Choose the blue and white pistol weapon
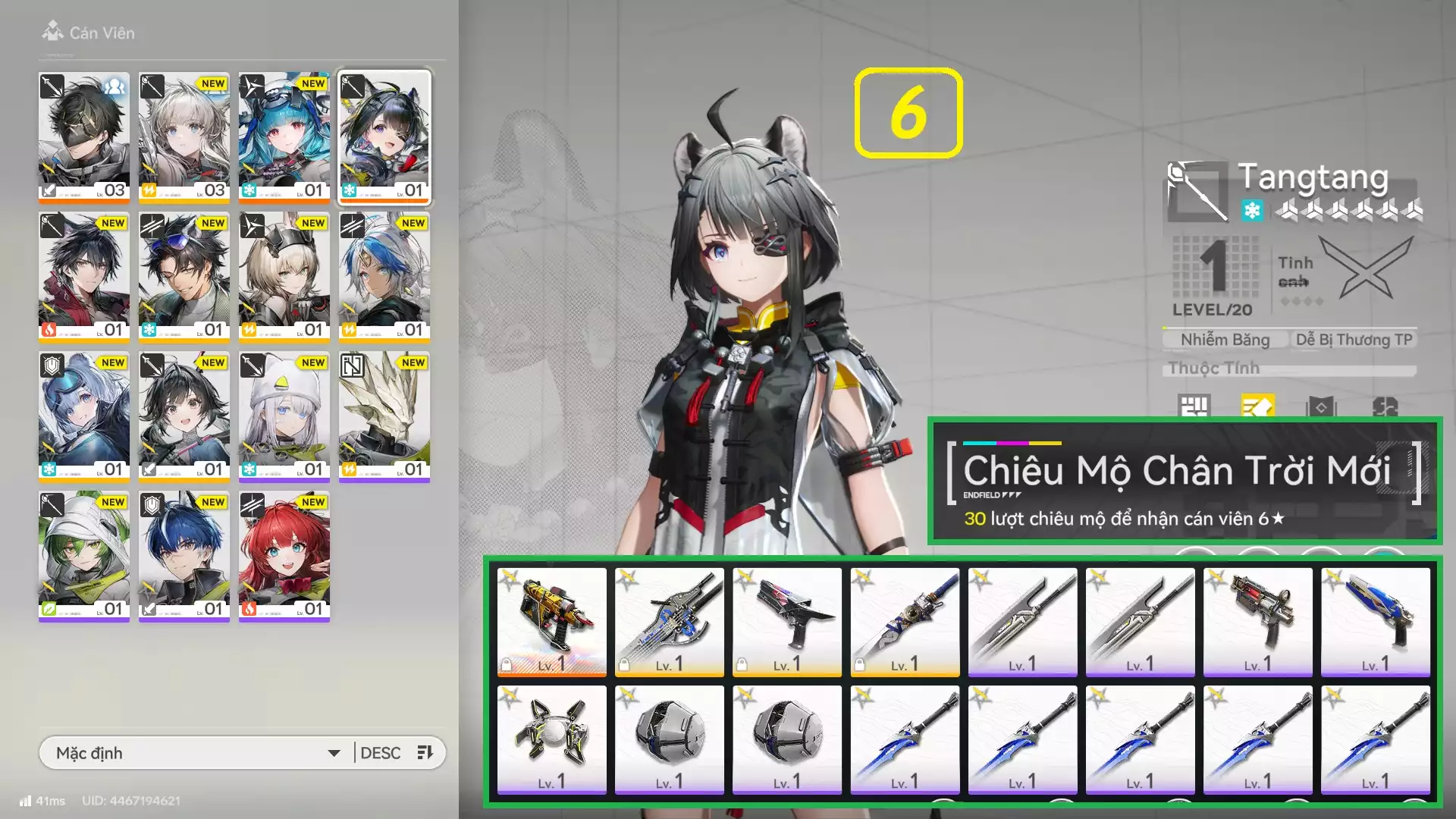 click(x=1375, y=621)
